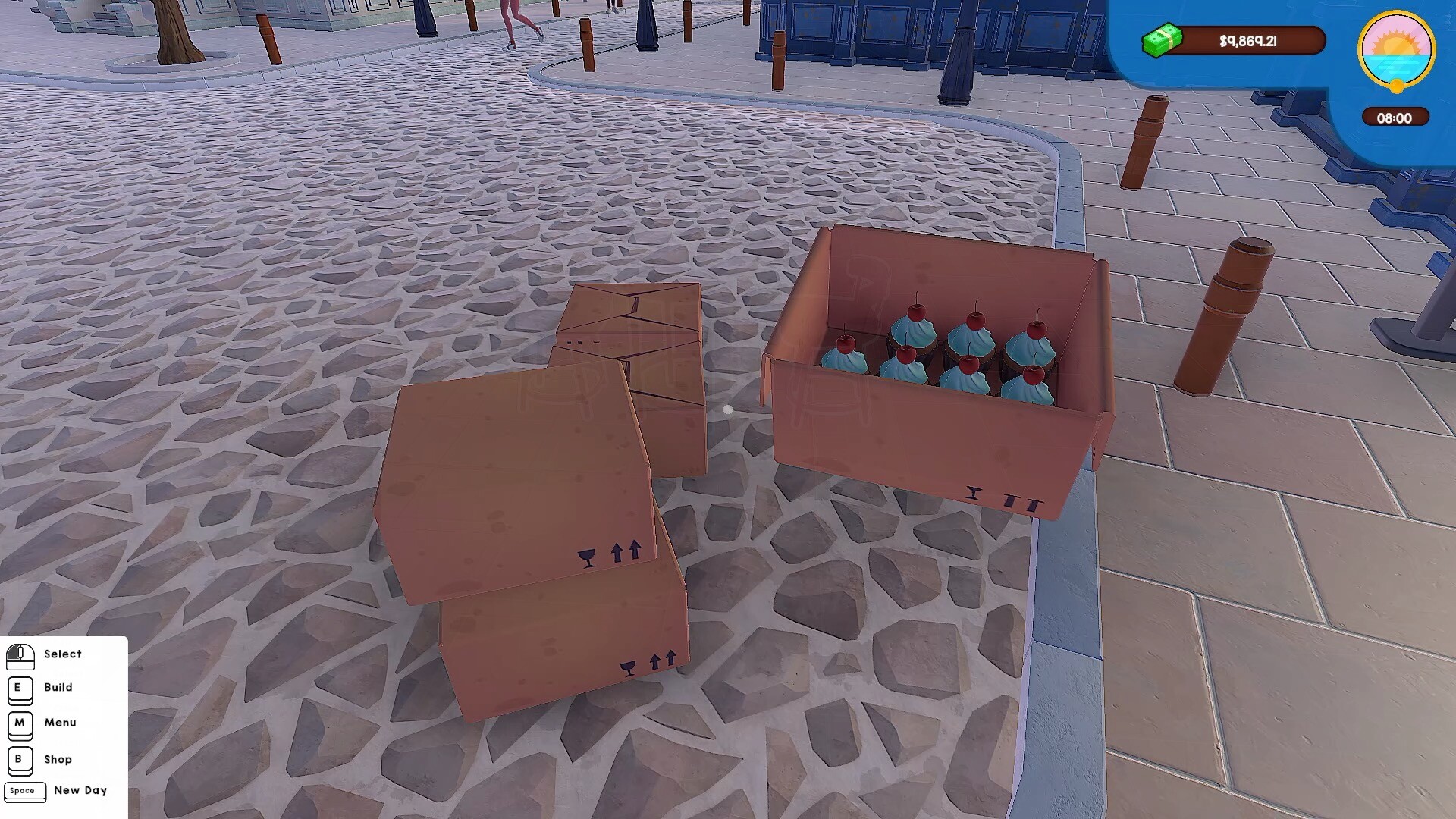Screen dimensions: 1456x819
Task: Open the Shop via its label
Action: coord(58,760)
